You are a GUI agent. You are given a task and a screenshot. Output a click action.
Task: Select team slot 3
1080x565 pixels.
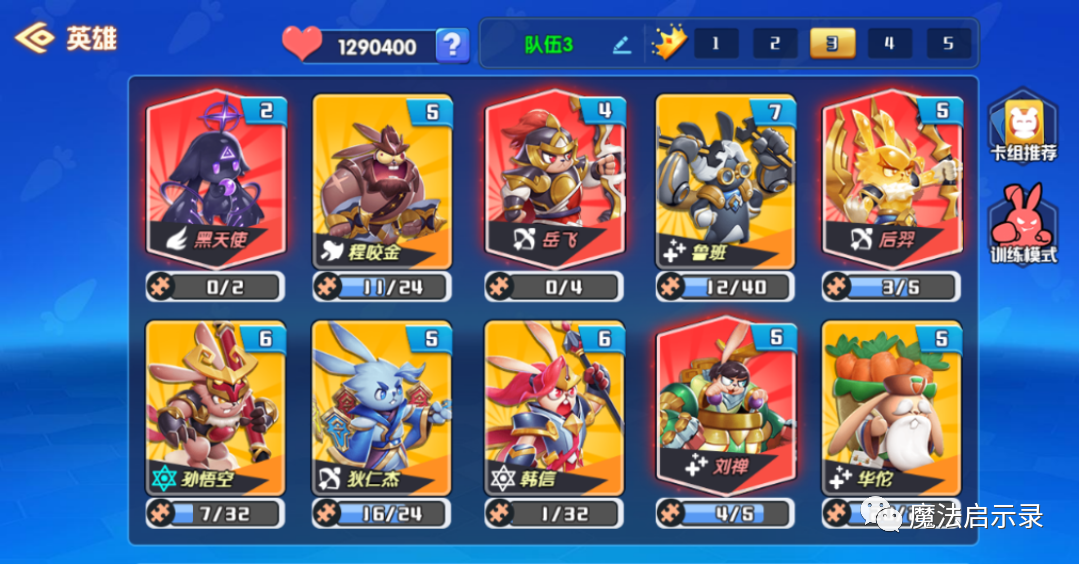pos(832,44)
